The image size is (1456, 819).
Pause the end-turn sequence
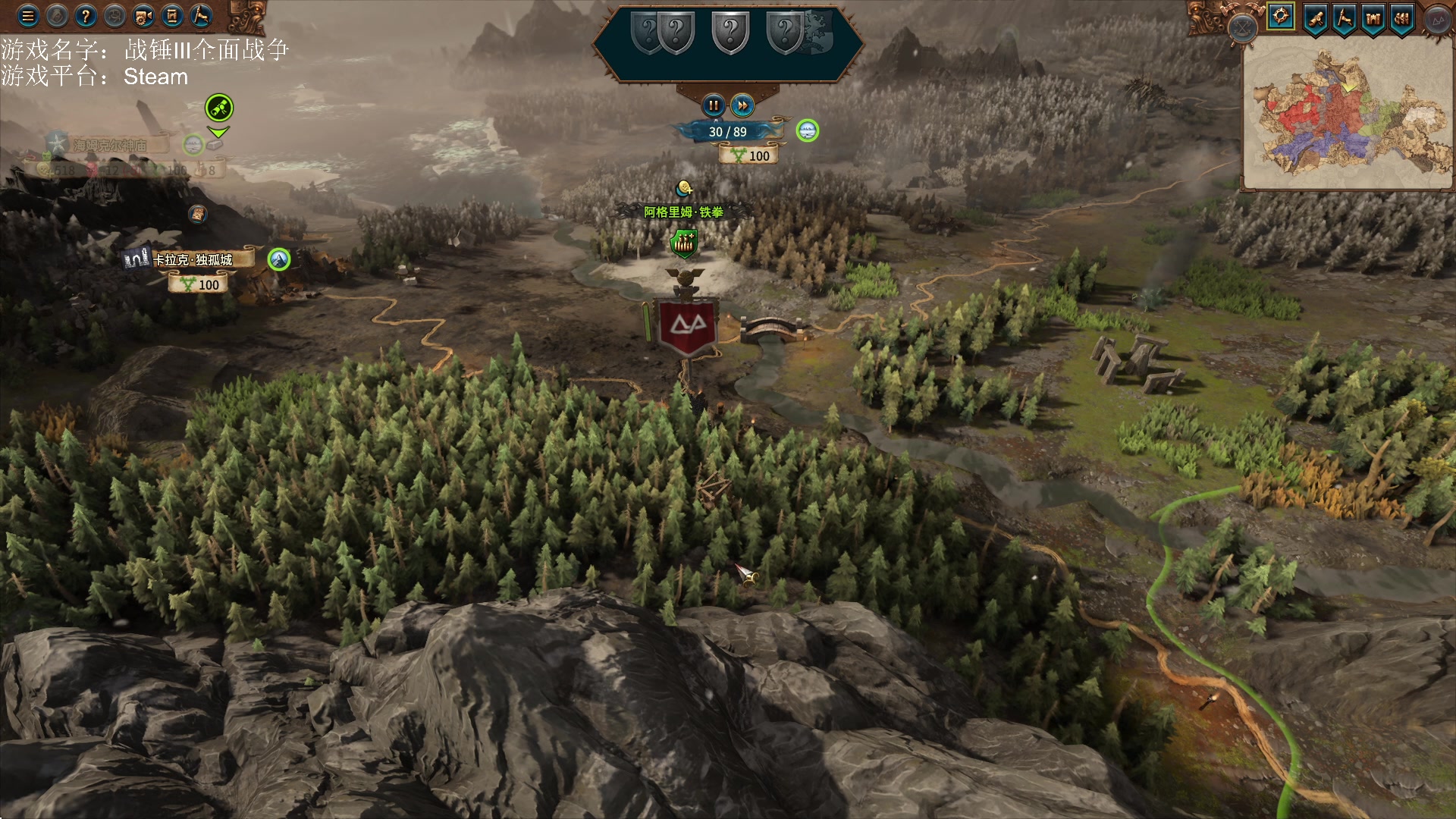(713, 105)
